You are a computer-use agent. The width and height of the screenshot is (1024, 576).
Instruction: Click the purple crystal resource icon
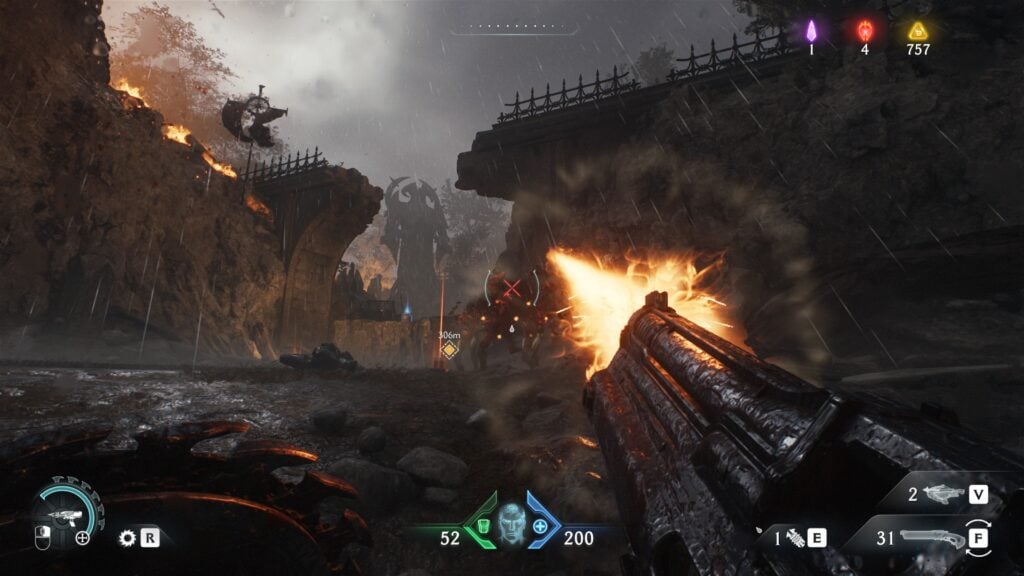tap(811, 30)
